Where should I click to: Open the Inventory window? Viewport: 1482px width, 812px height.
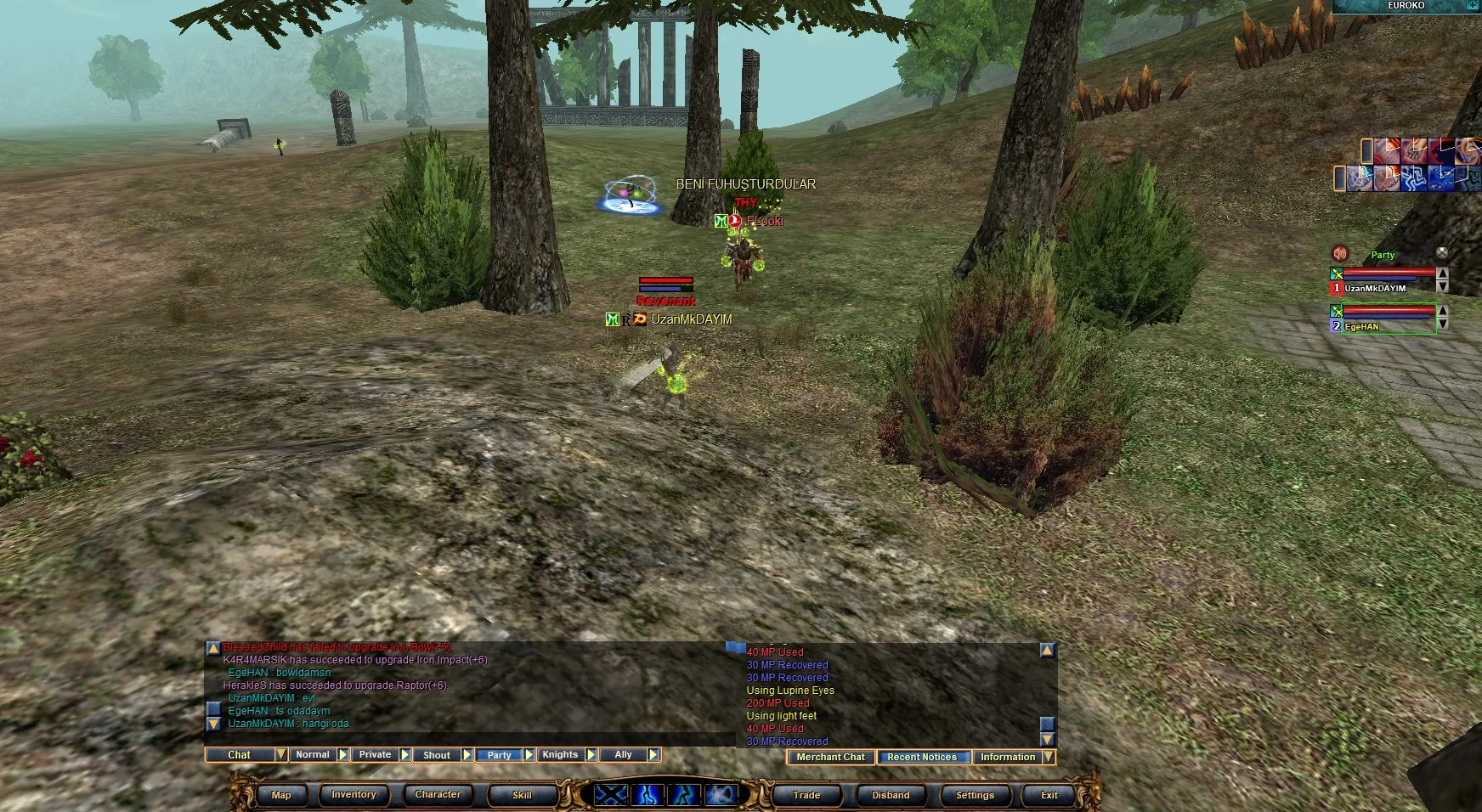pos(354,795)
